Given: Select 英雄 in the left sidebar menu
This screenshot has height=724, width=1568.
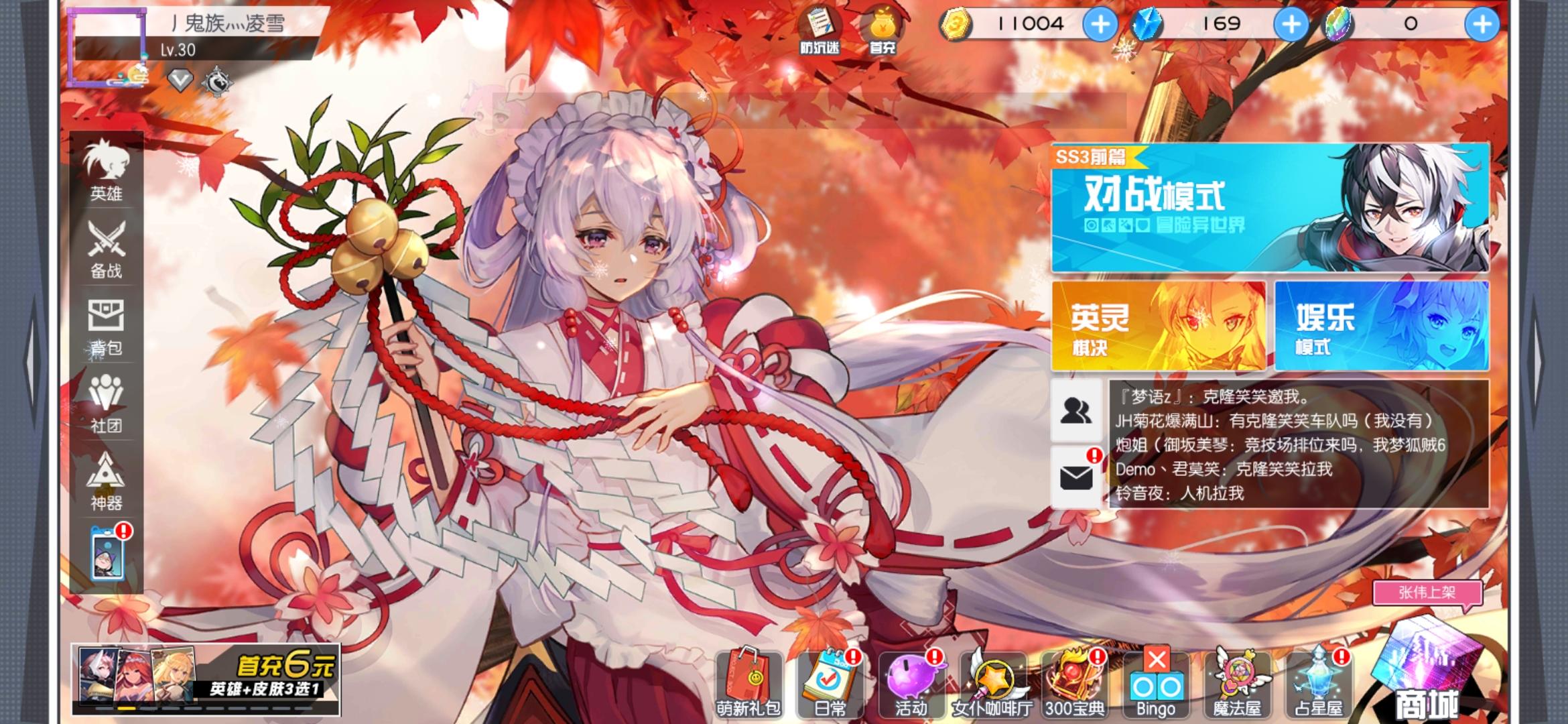Looking at the screenshot, I should tap(106, 168).
